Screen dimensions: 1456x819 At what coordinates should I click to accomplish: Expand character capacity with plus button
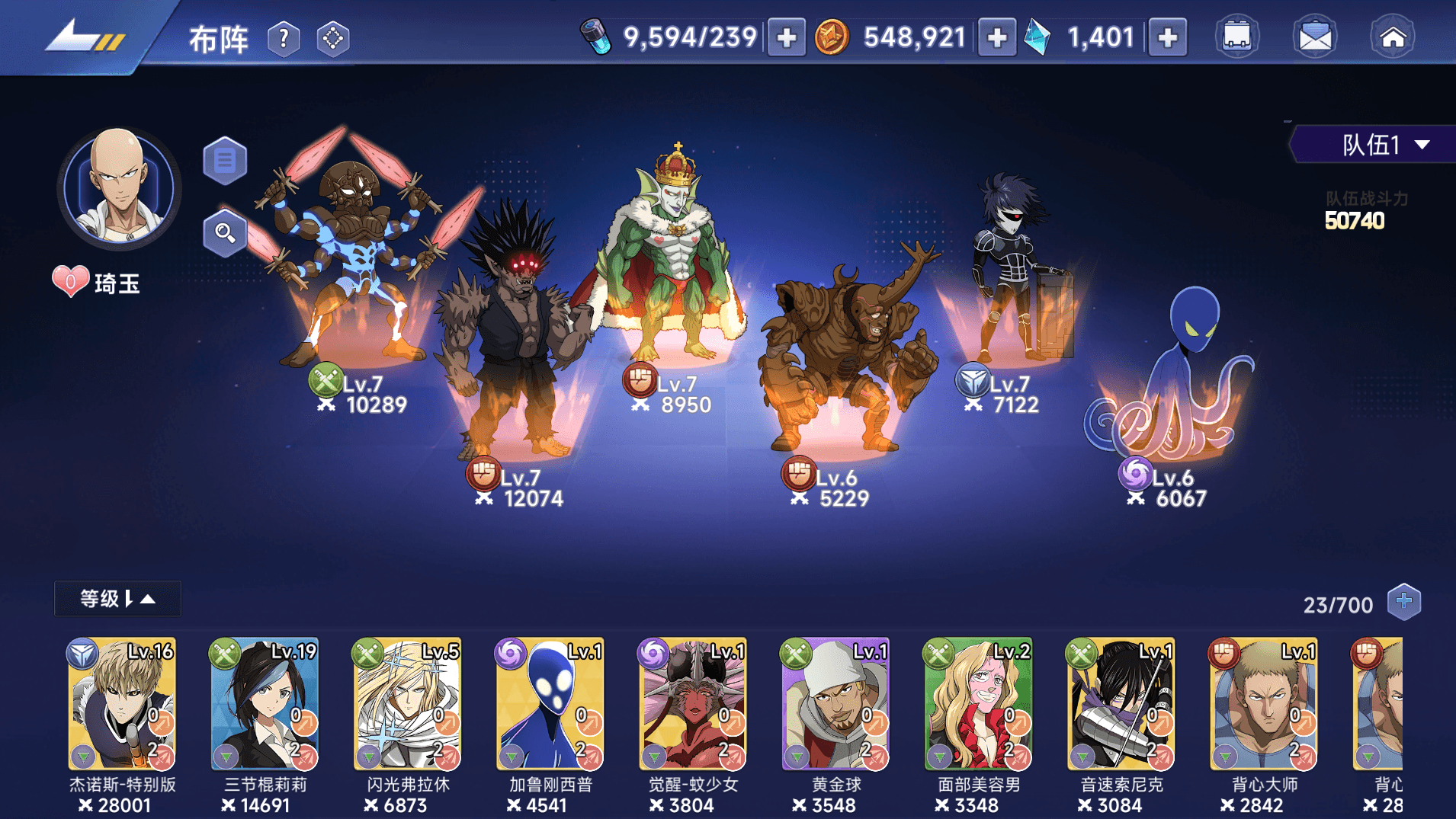tap(1403, 602)
